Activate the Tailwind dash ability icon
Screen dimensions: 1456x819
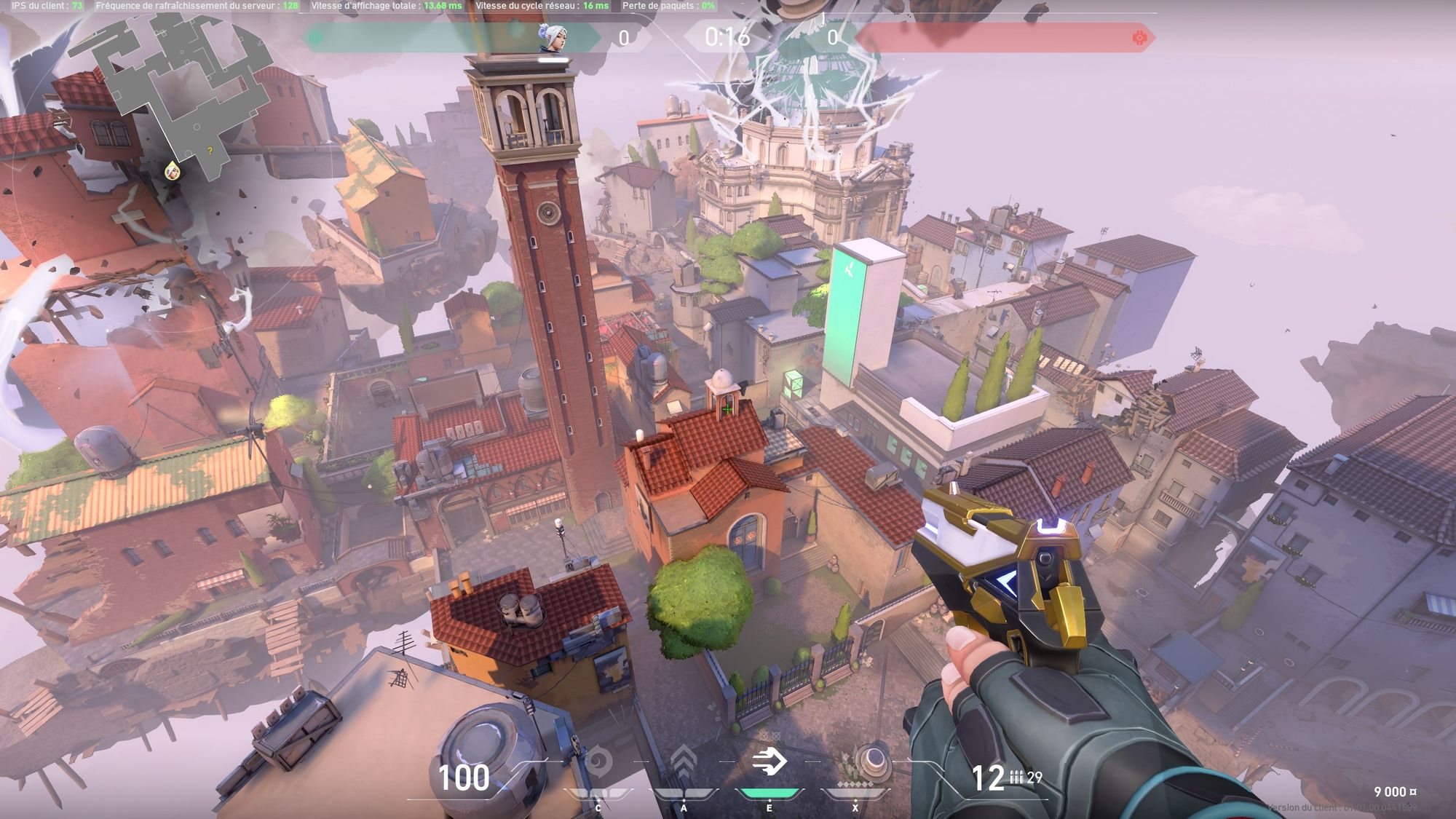(769, 761)
